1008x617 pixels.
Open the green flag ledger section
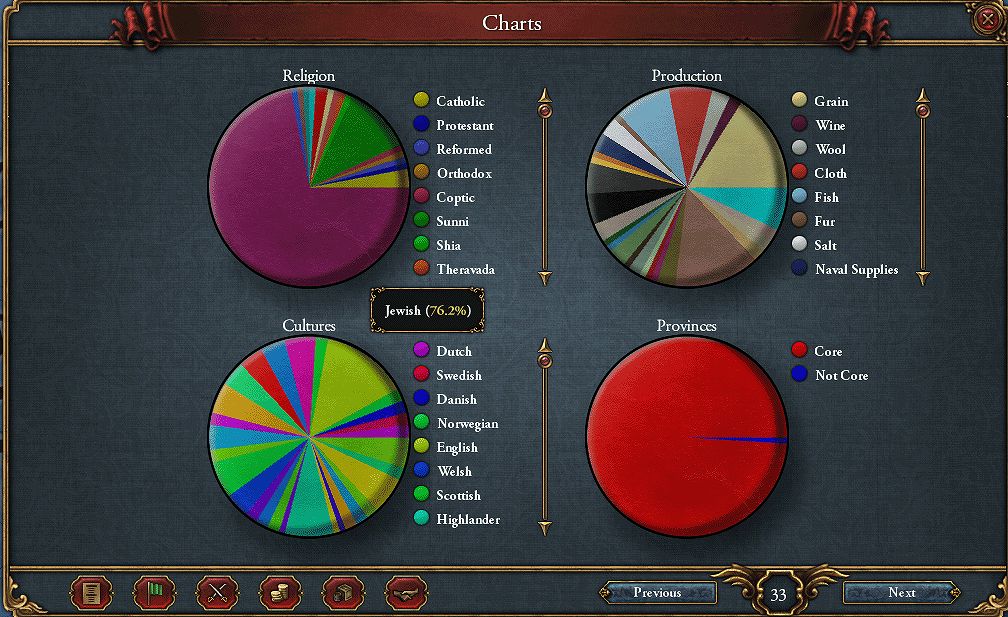point(154,593)
